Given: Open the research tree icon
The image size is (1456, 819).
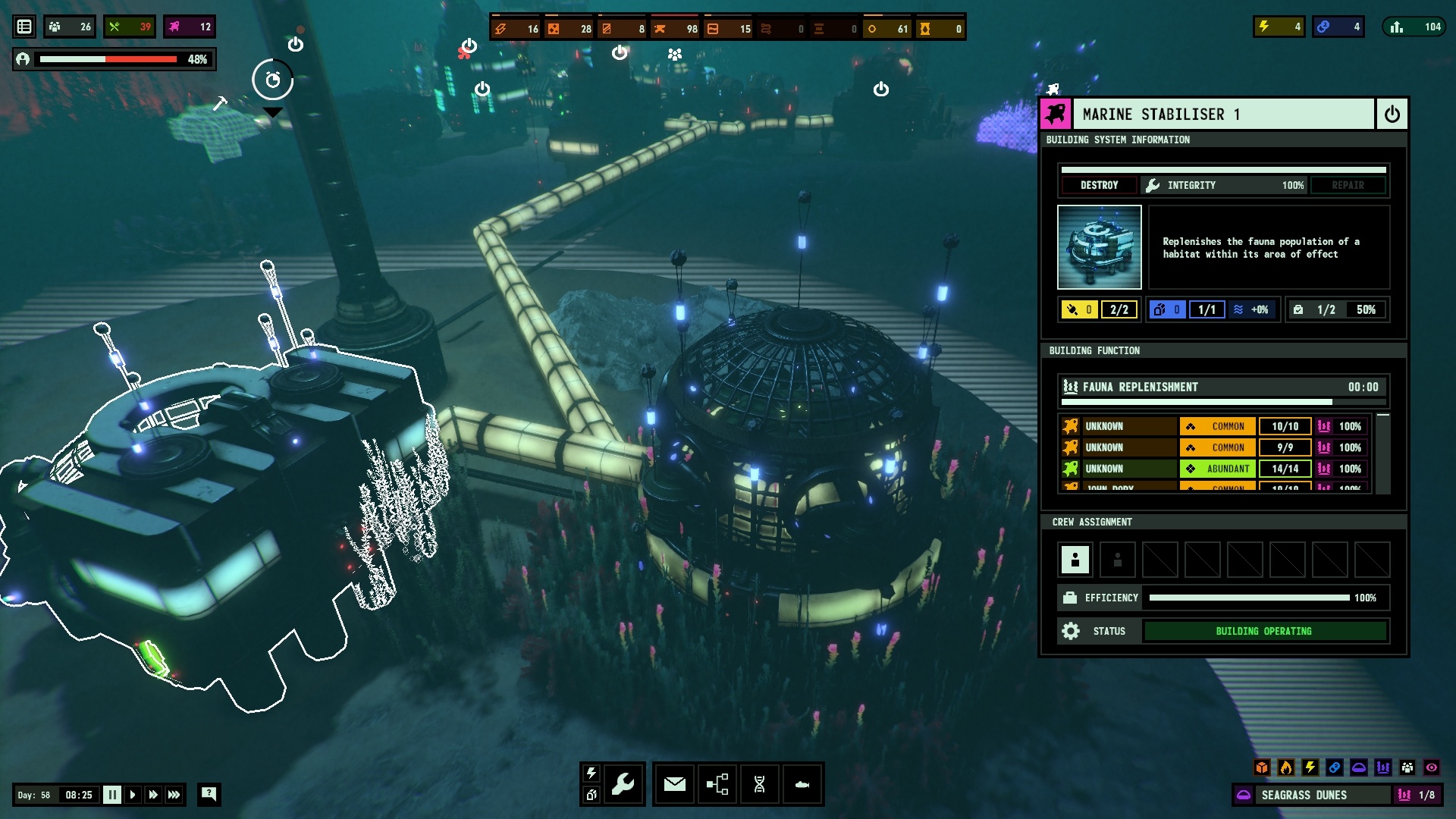Looking at the screenshot, I should point(717,784).
